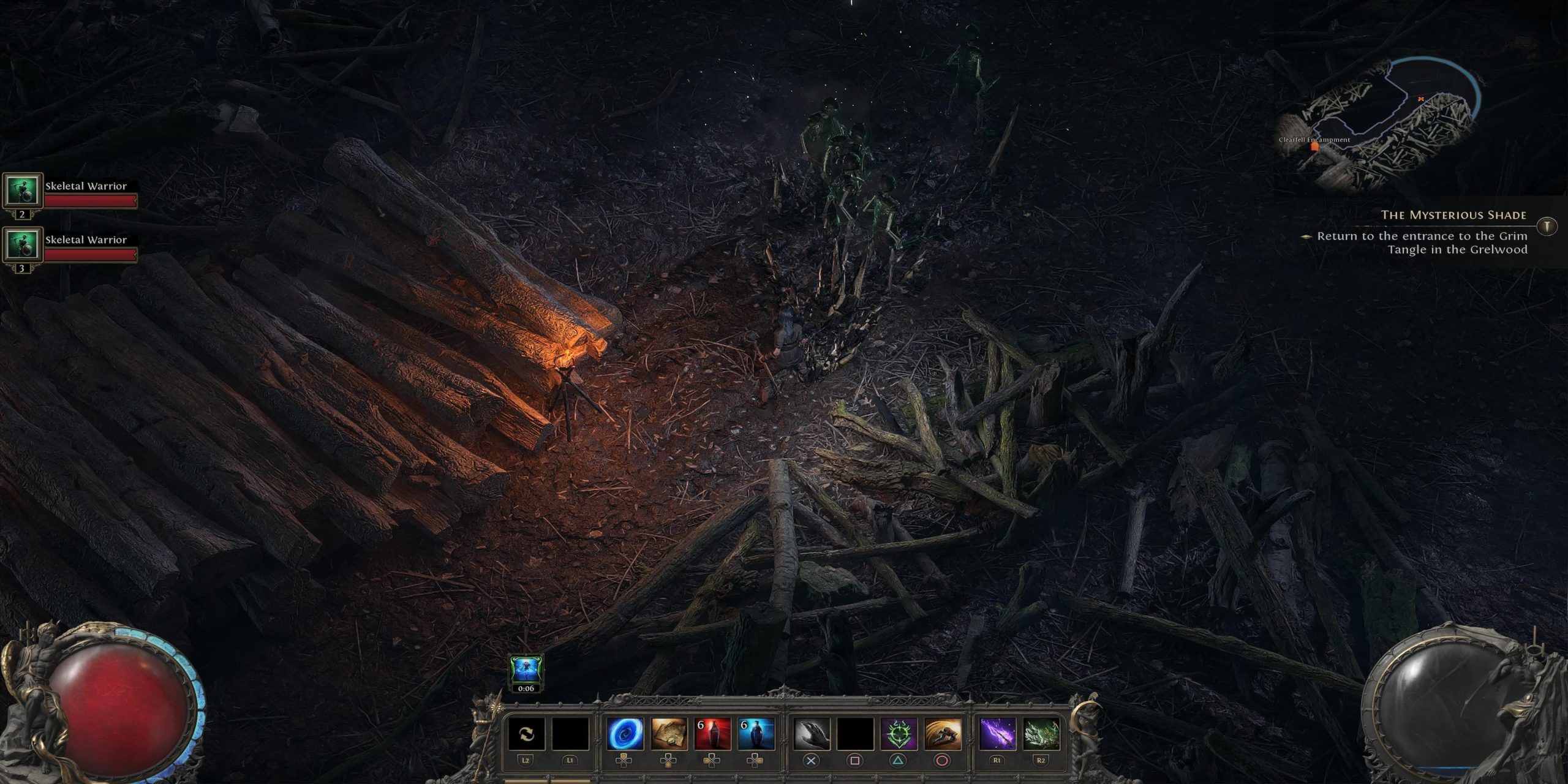1568x784 pixels.
Task: Use the red life flask
Action: coord(712,734)
